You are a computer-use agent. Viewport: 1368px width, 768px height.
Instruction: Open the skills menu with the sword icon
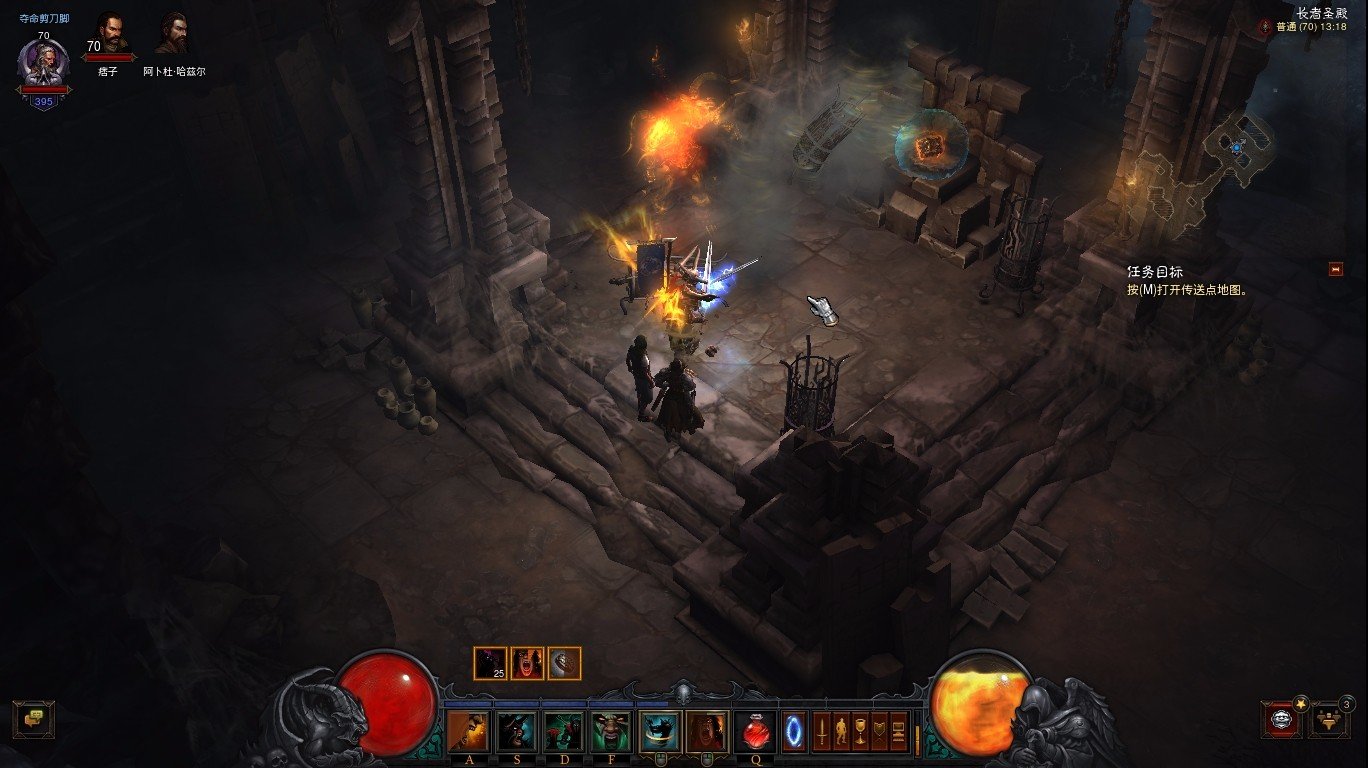pyautogui.click(x=822, y=732)
